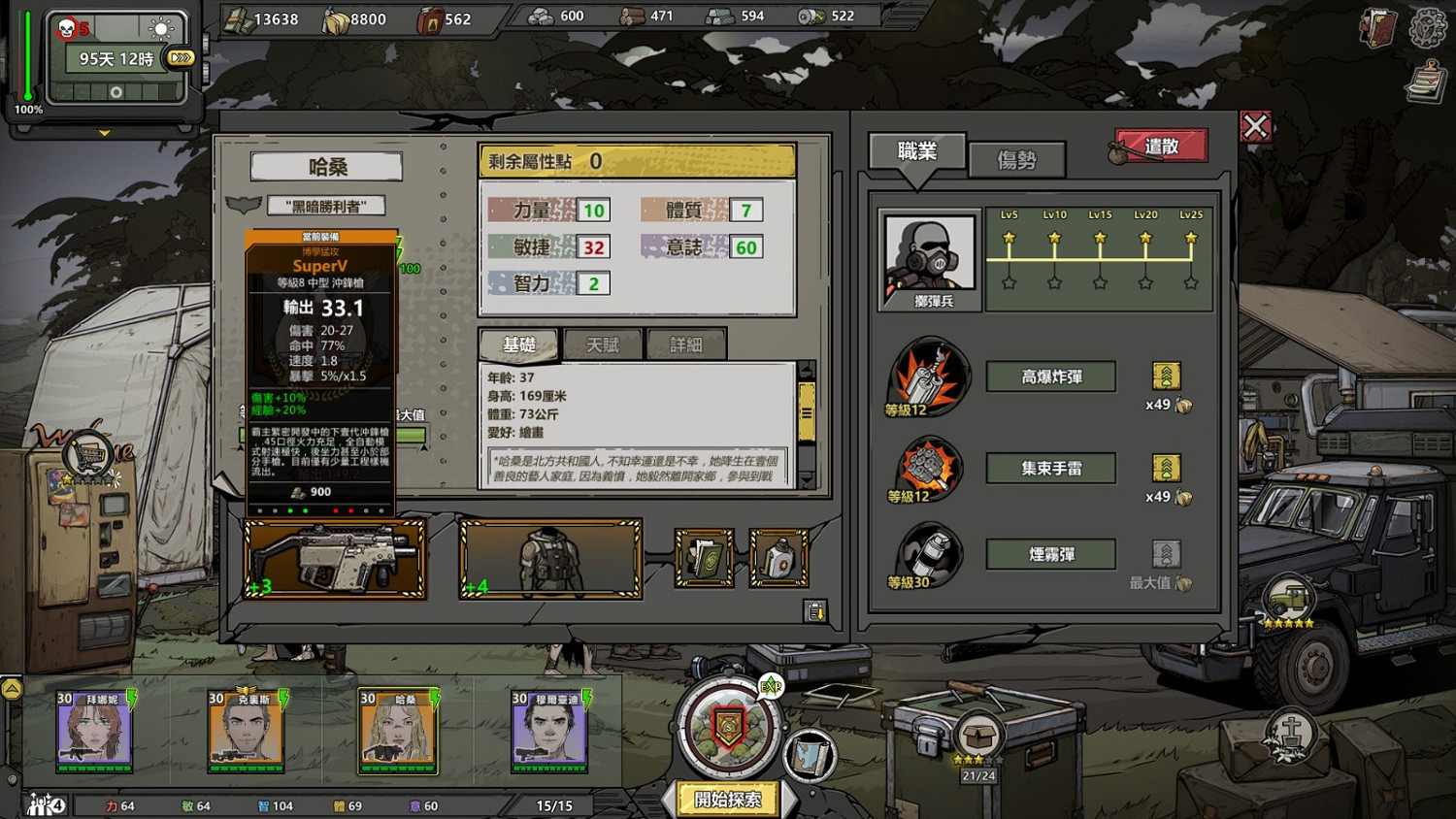Image resolution: width=1456 pixels, height=819 pixels.
Task: Click the upgrade arrows beside 高爆炸彈
Action: pyautogui.click(x=1165, y=377)
